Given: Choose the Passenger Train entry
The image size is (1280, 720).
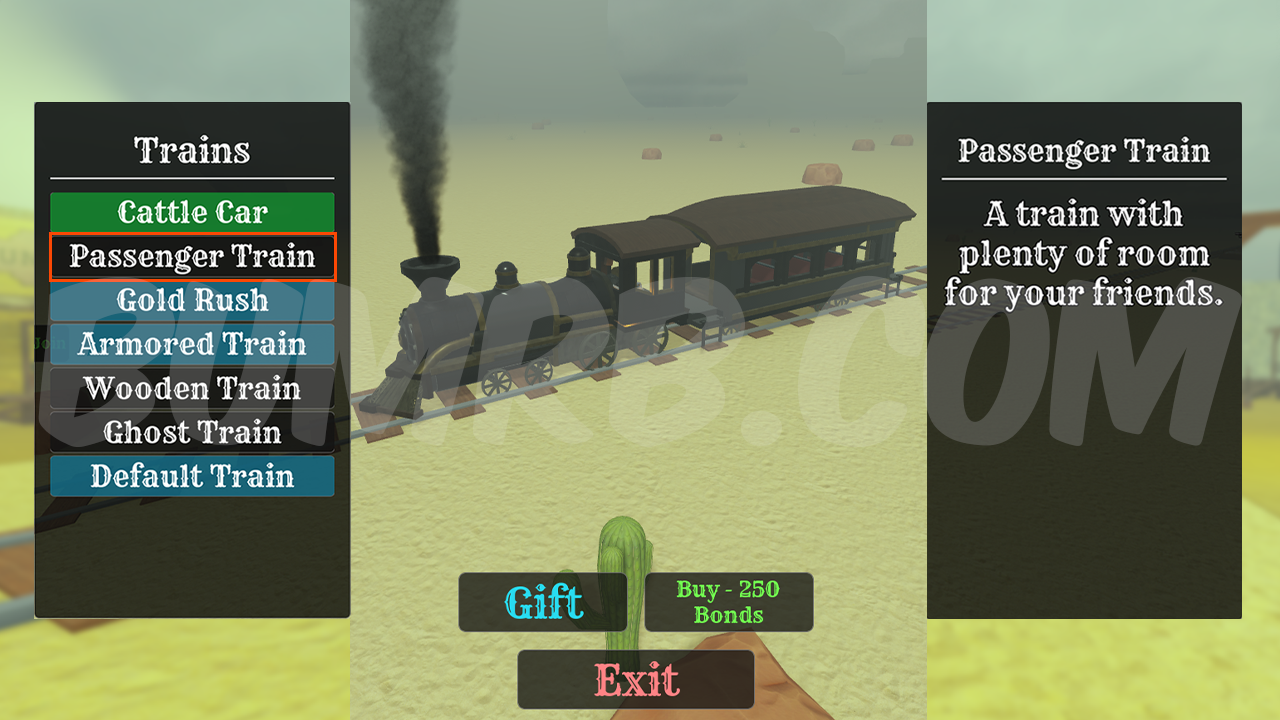Looking at the screenshot, I should point(192,257).
